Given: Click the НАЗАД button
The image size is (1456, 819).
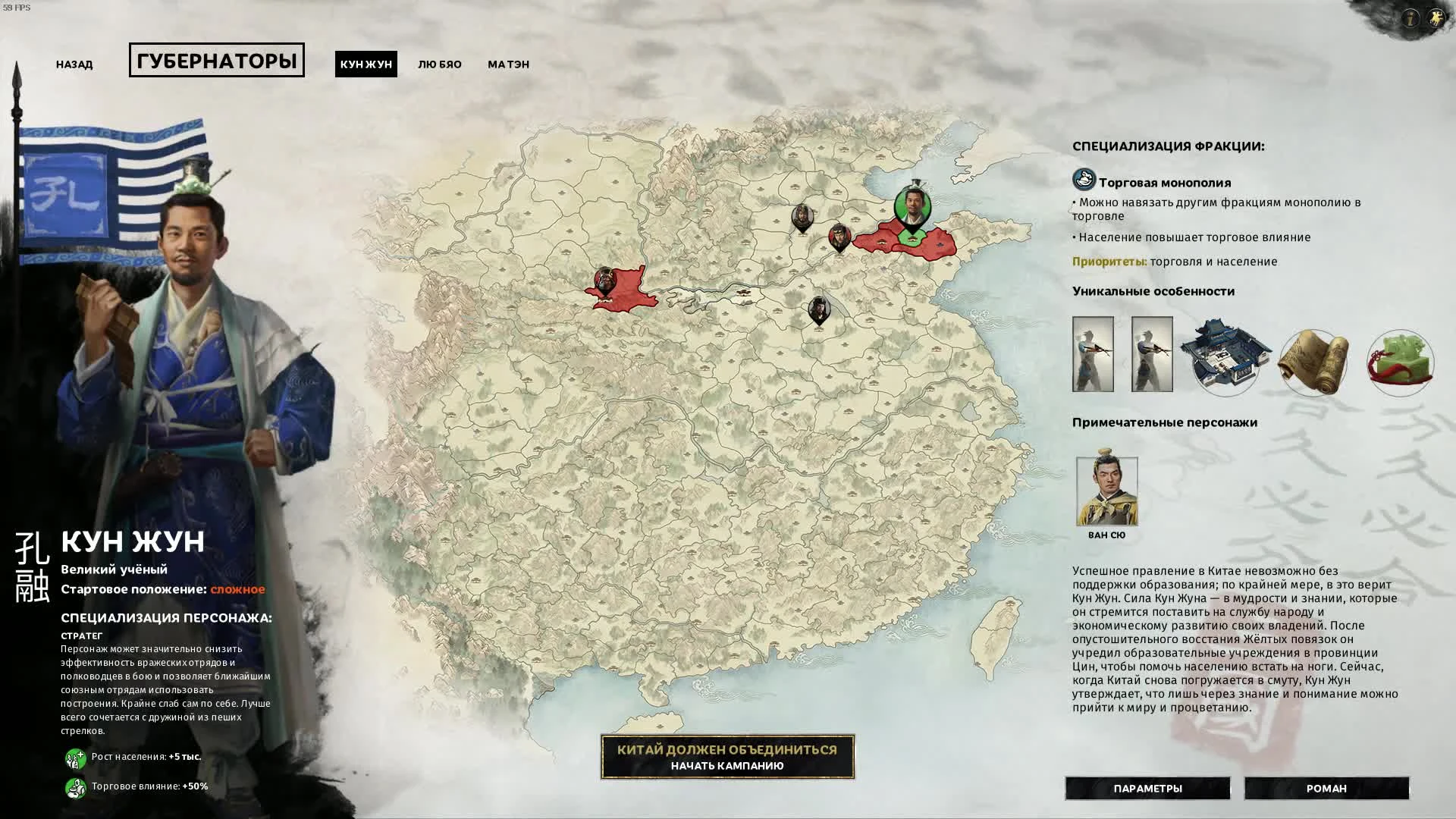Looking at the screenshot, I should 74,64.
